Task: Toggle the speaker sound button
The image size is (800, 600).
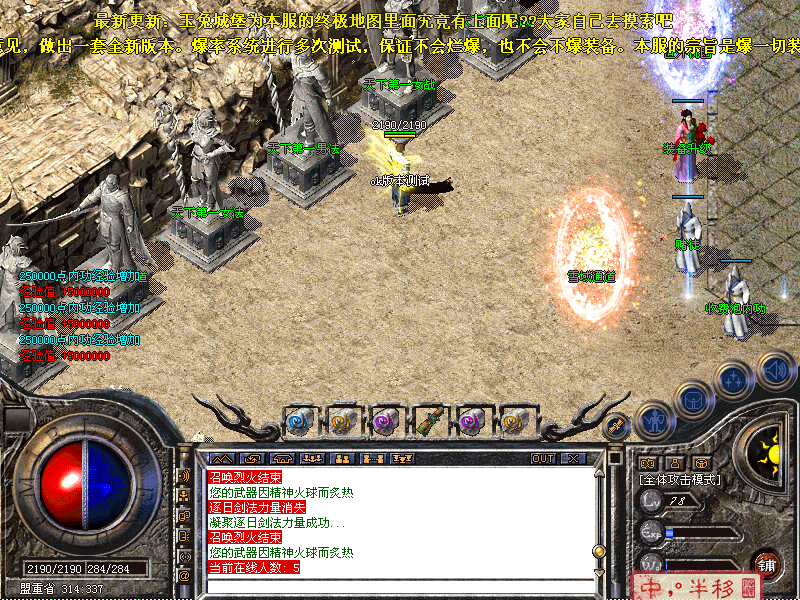Action: (x=773, y=367)
